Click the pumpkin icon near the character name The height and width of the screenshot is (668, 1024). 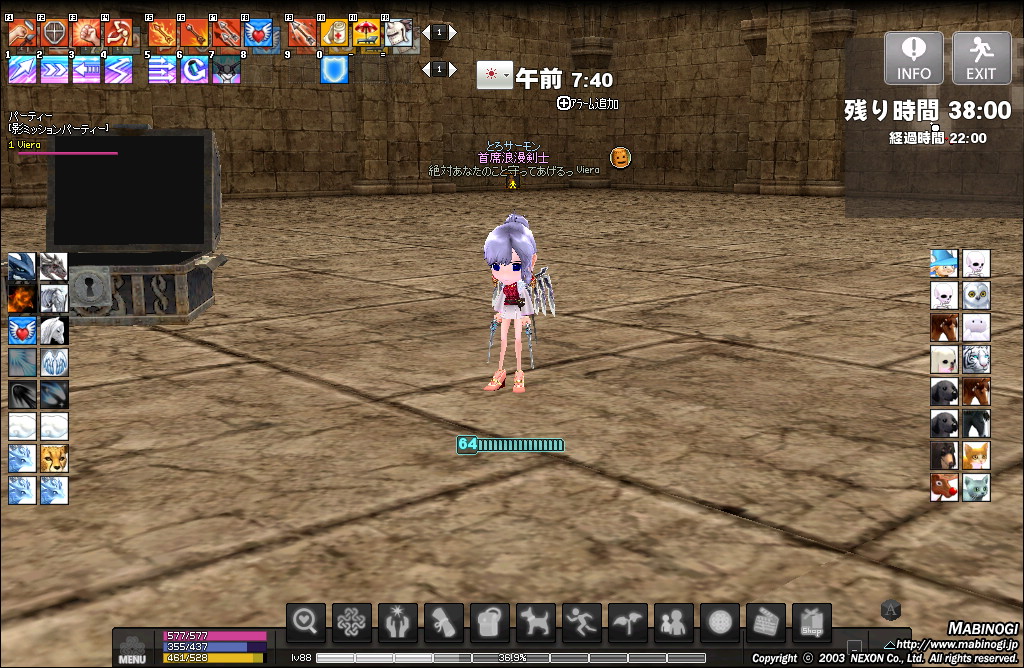pos(620,157)
